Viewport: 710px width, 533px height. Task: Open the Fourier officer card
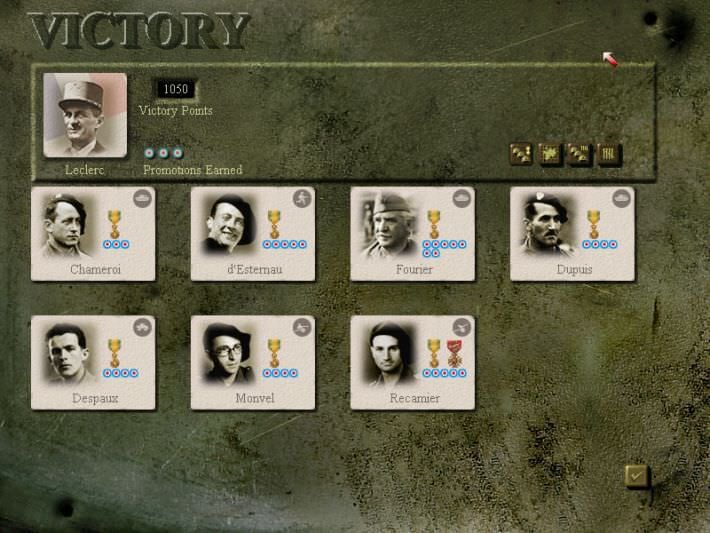point(412,234)
